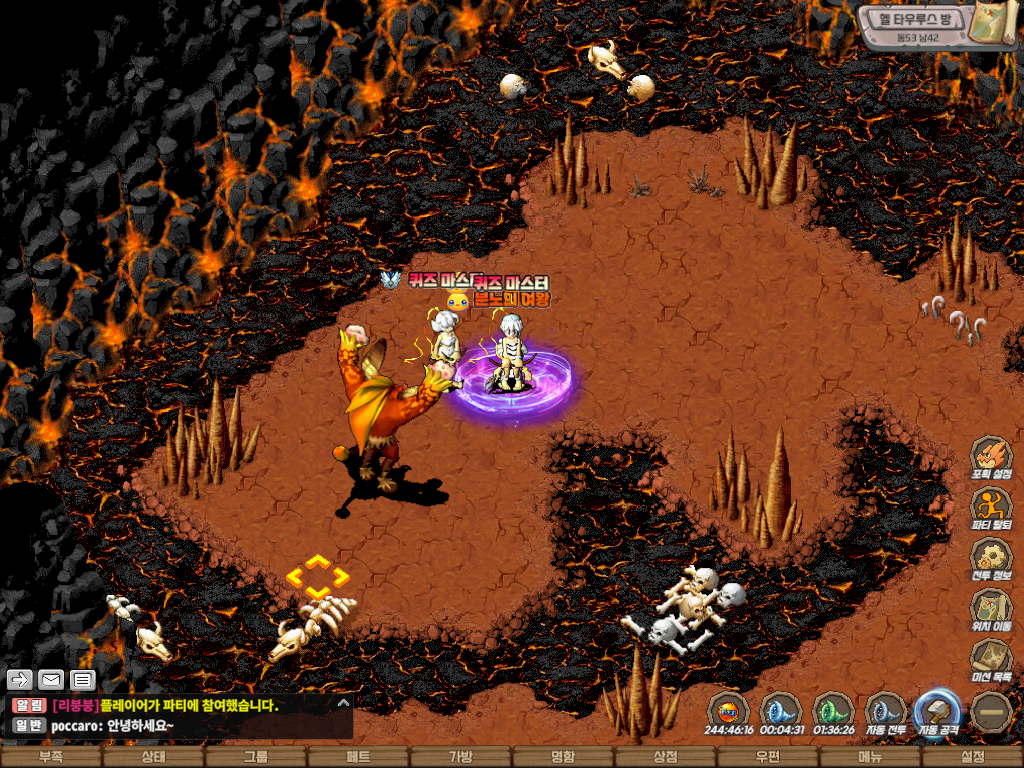The image size is (1024, 768).
Task: Open the 그룹 (group) menu
Action: pos(256,757)
